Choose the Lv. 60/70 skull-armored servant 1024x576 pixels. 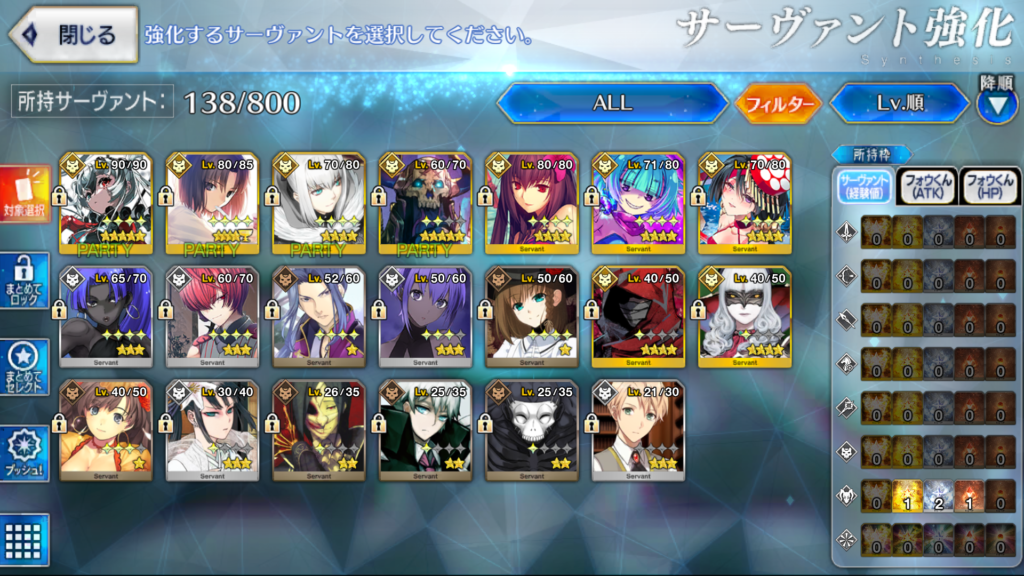click(425, 204)
